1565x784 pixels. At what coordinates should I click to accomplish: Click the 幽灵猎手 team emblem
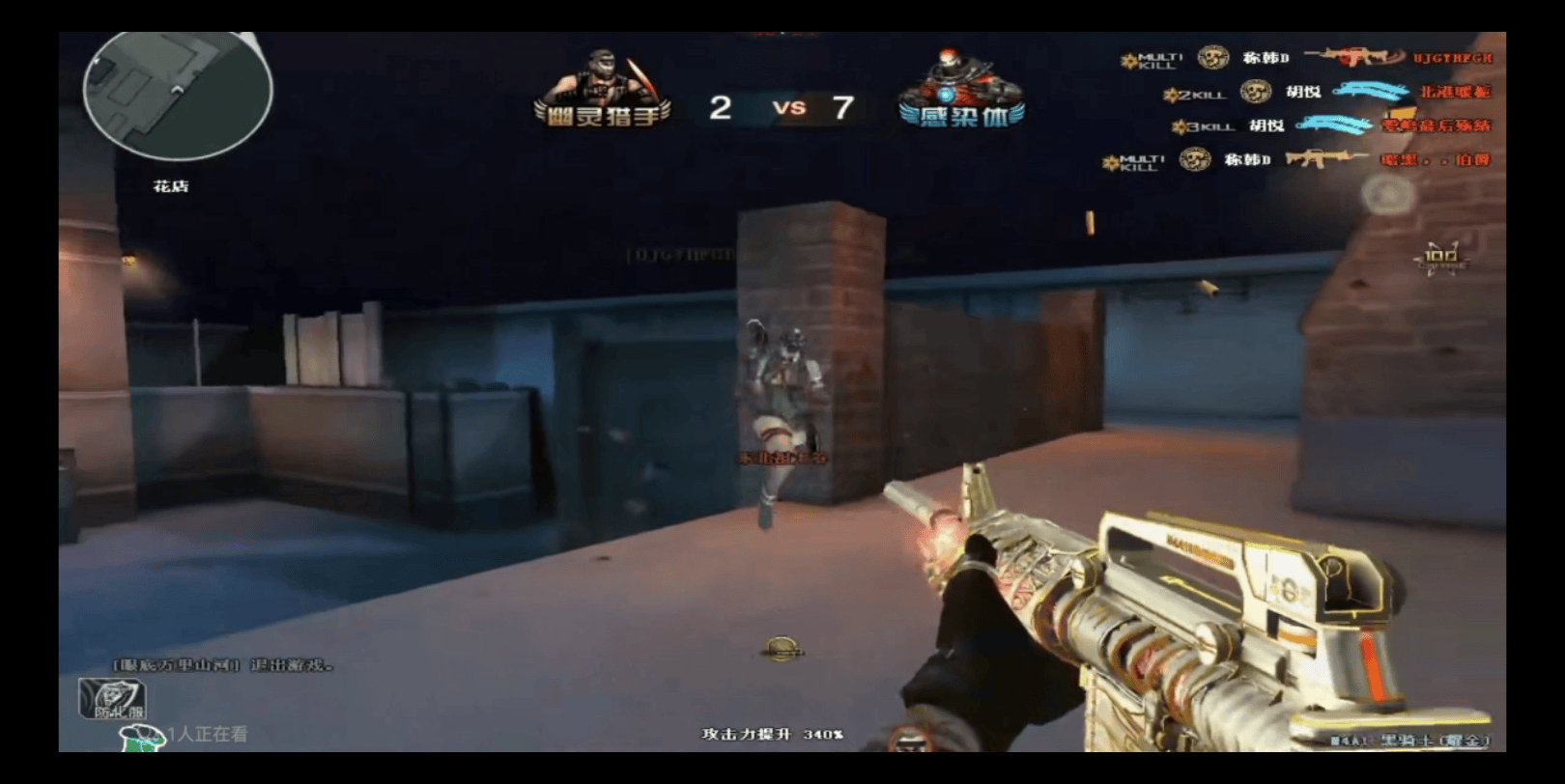click(603, 90)
